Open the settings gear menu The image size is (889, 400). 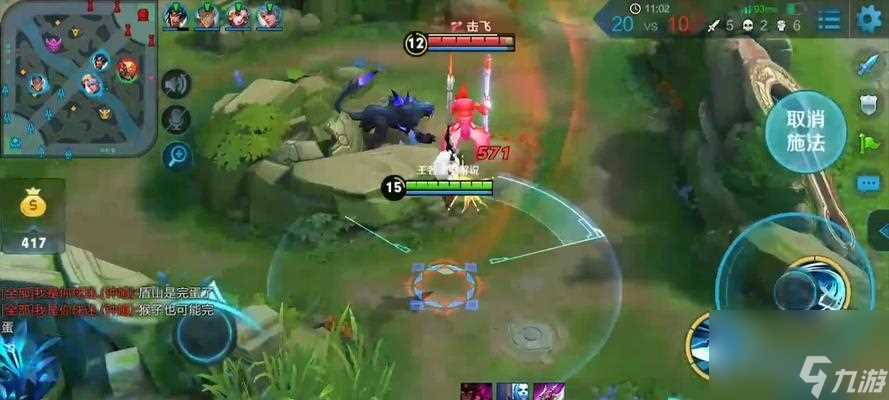869,18
